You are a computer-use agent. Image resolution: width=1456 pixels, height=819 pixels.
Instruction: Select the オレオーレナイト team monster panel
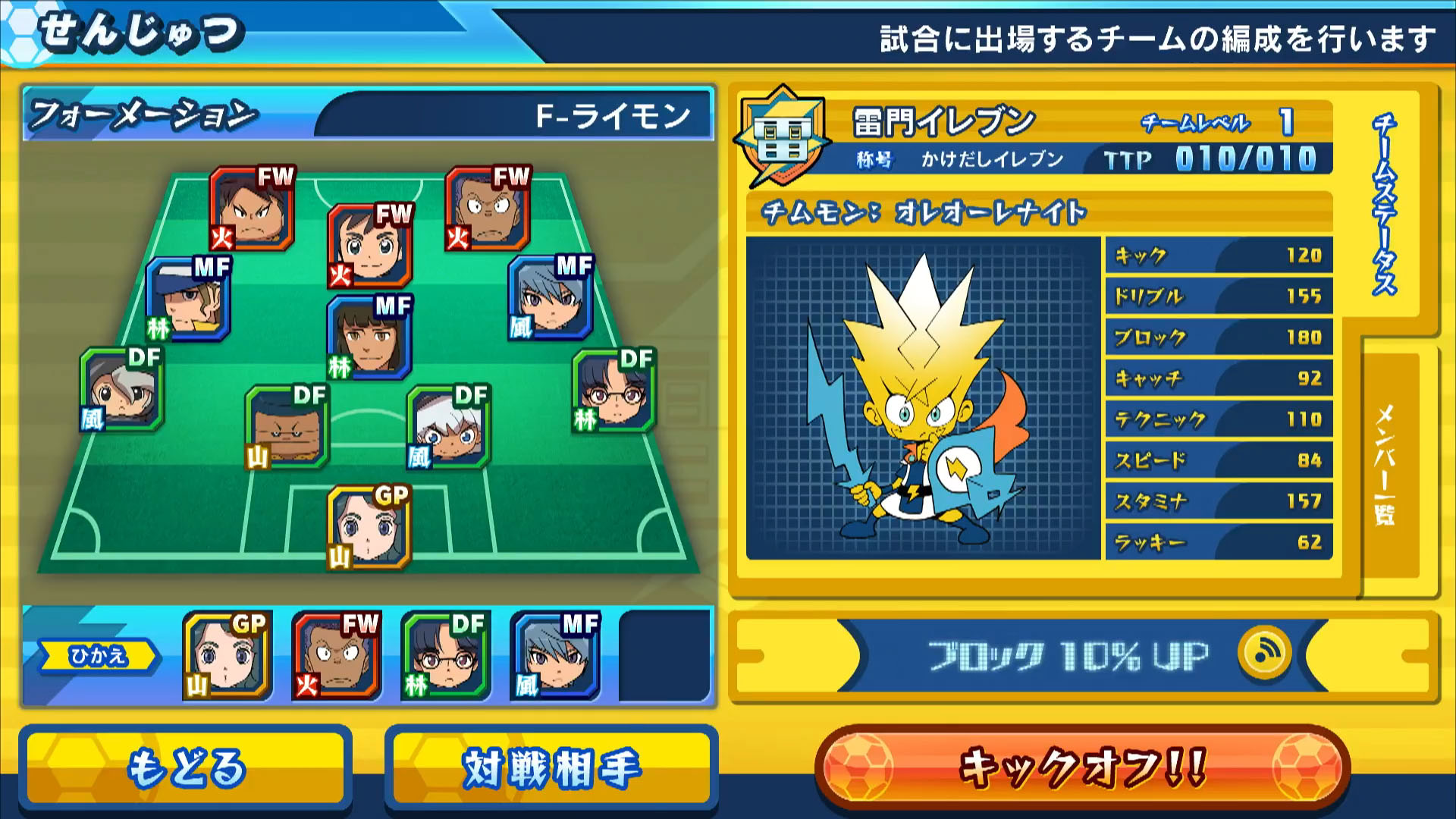click(923, 398)
